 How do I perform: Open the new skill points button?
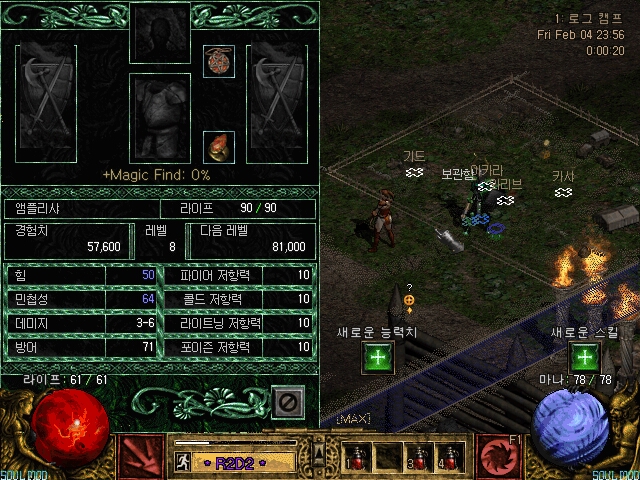coord(584,357)
